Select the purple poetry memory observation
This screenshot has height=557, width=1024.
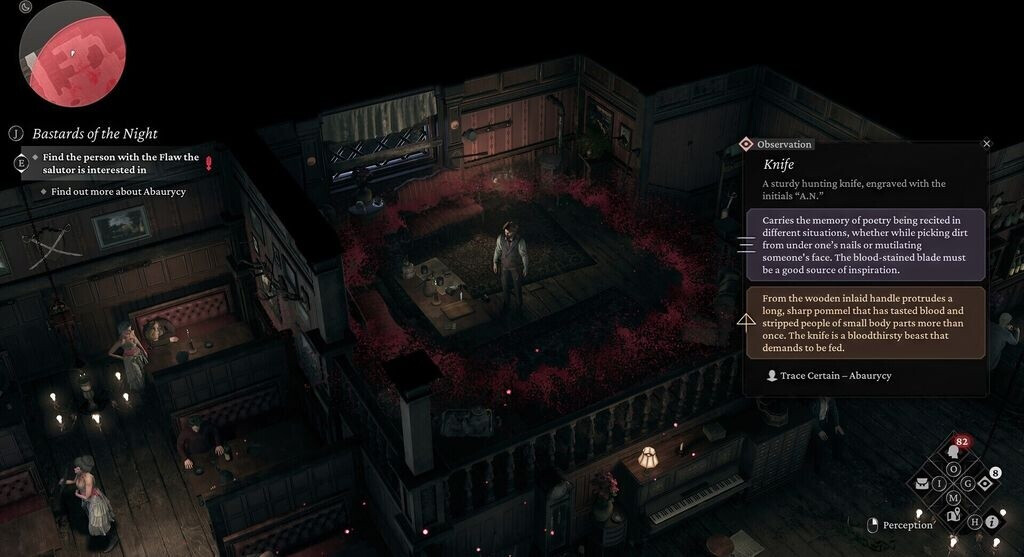tap(865, 244)
